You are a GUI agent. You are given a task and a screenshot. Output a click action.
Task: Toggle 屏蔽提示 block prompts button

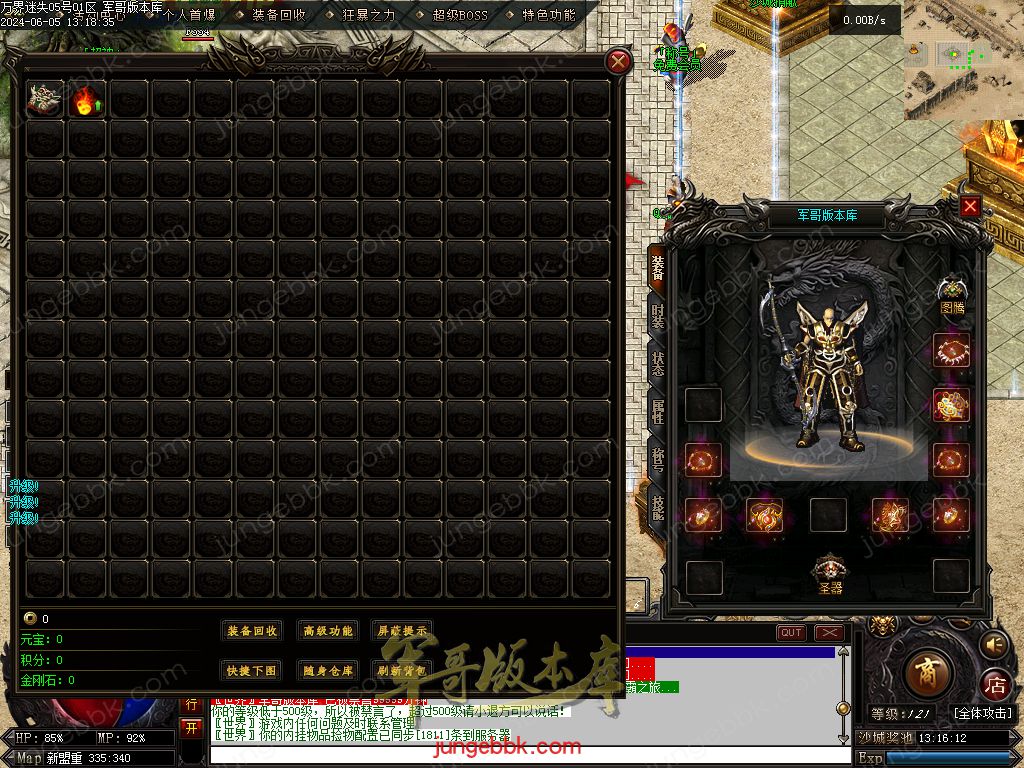pos(401,631)
